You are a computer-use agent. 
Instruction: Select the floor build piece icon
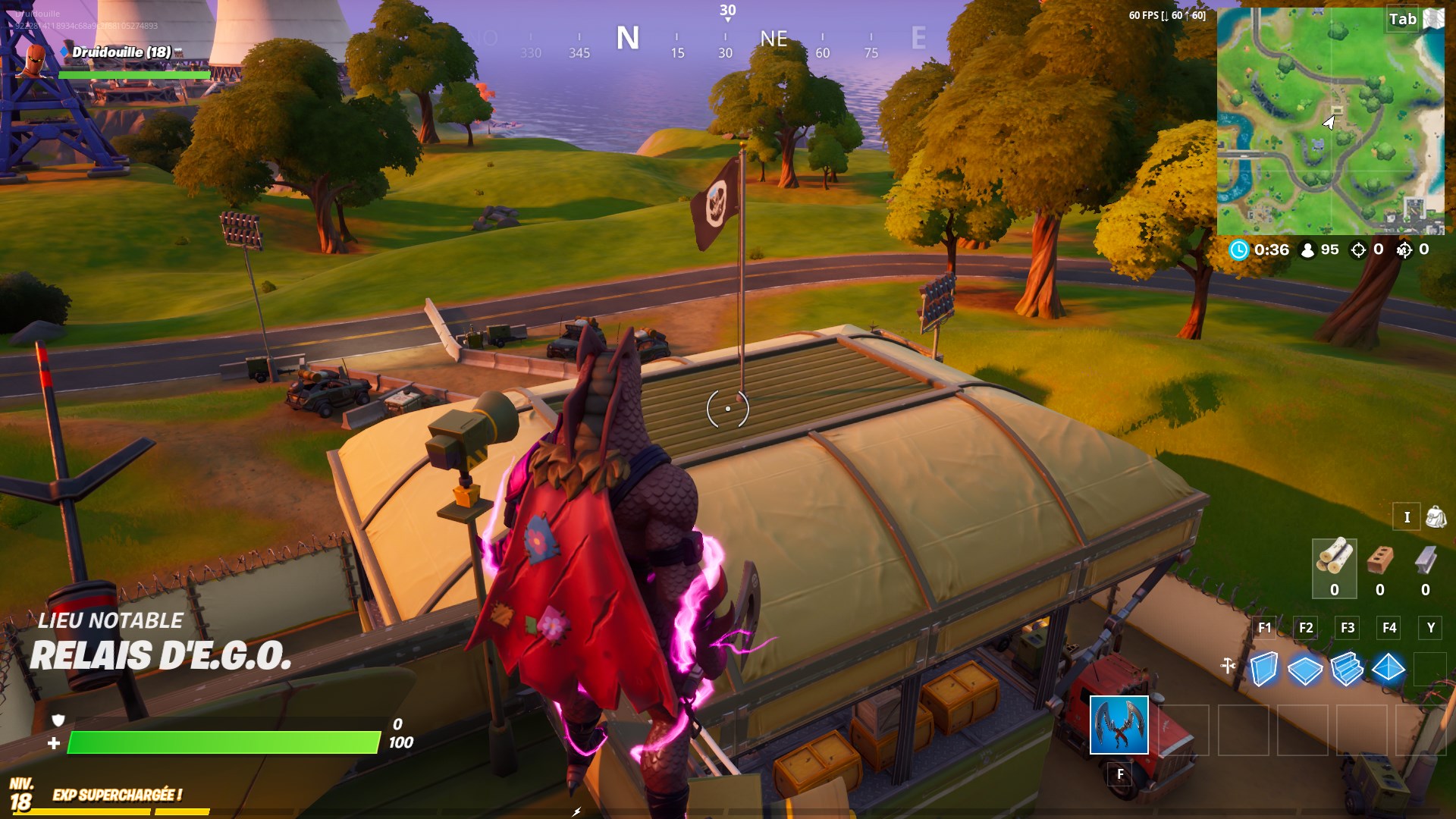[1304, 670]
